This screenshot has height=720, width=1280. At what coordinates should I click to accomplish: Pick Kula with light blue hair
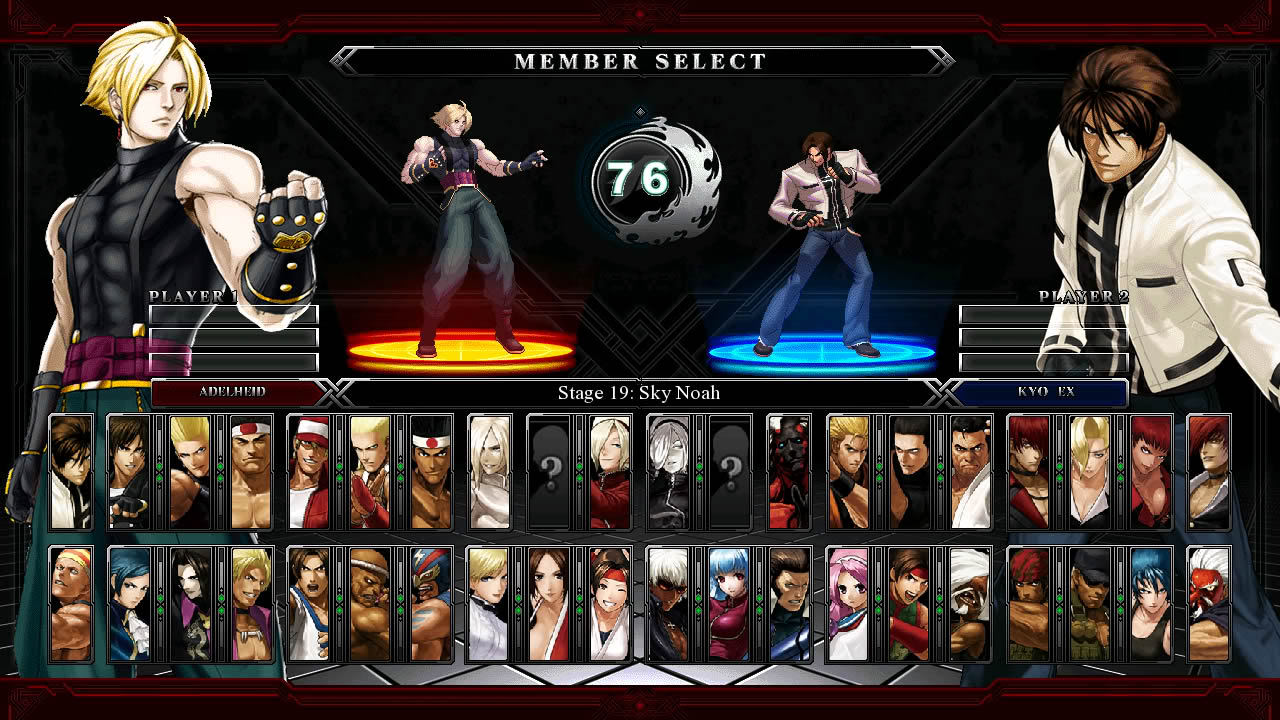[729, 604]
